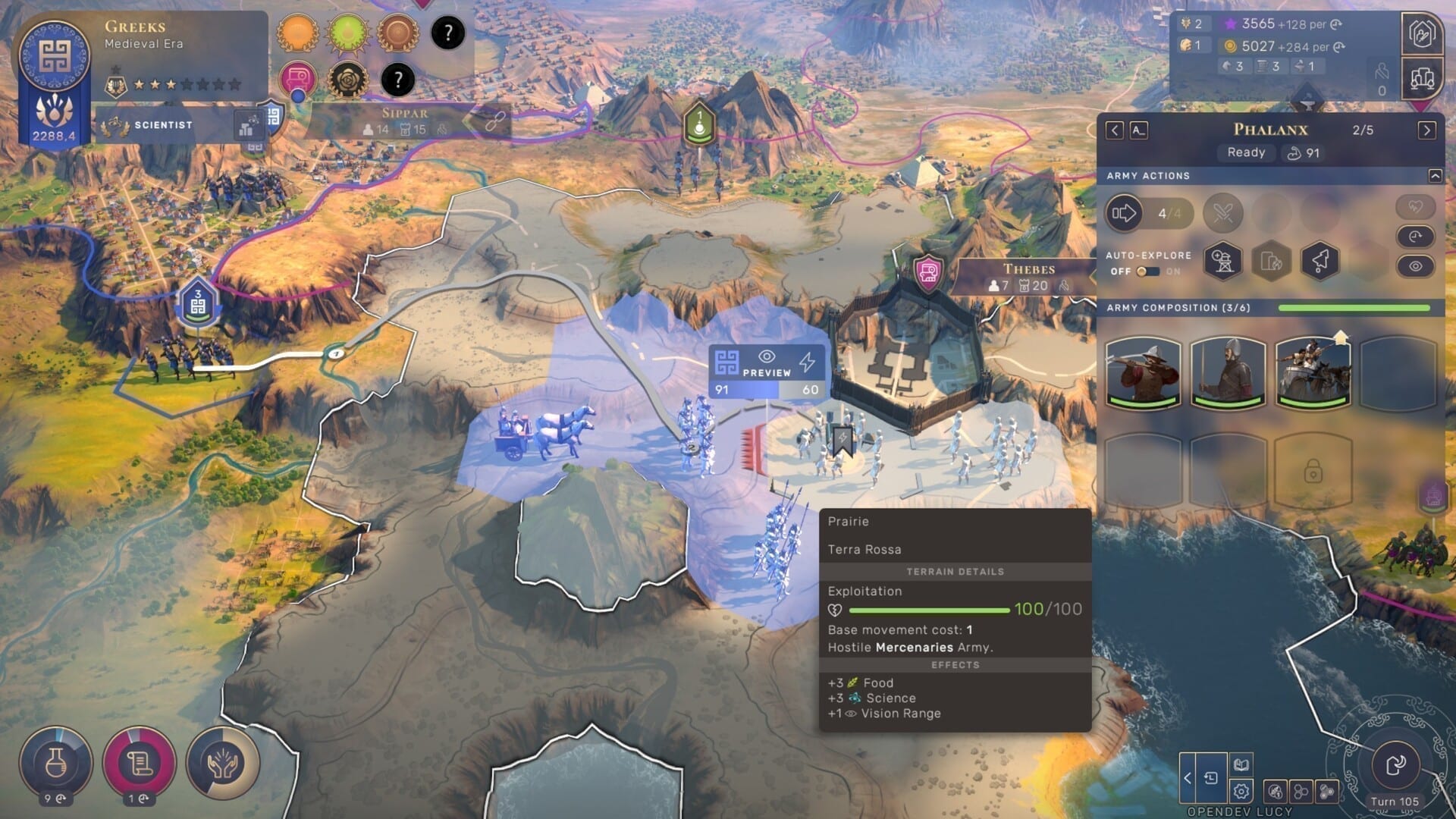The height and width of the screenshot is (819, 1456).
Task: Open the civics scroll screen
Action: click(140, 763)
